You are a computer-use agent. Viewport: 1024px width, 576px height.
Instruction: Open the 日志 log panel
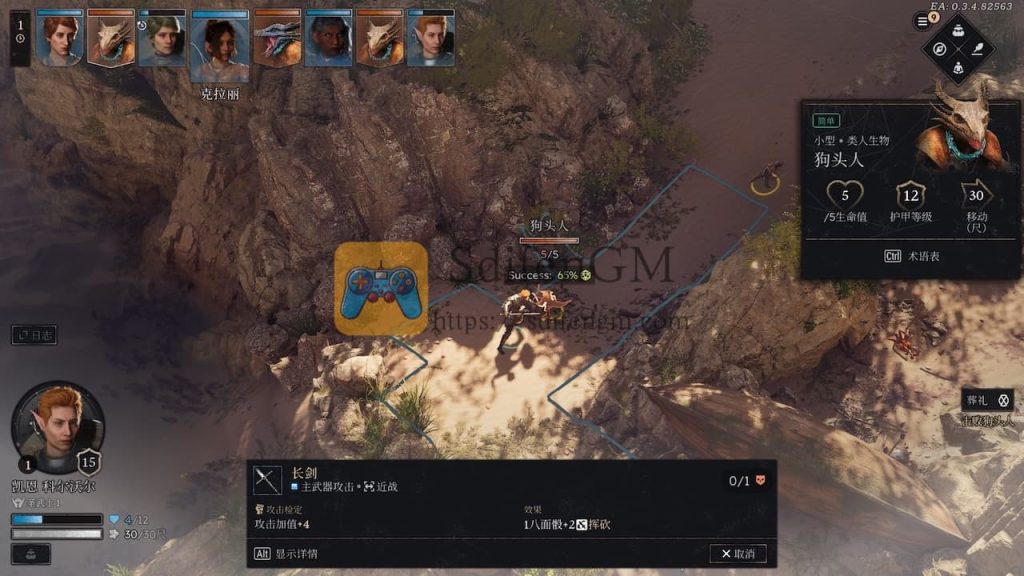pyautogui.click(x=34, y=335)
